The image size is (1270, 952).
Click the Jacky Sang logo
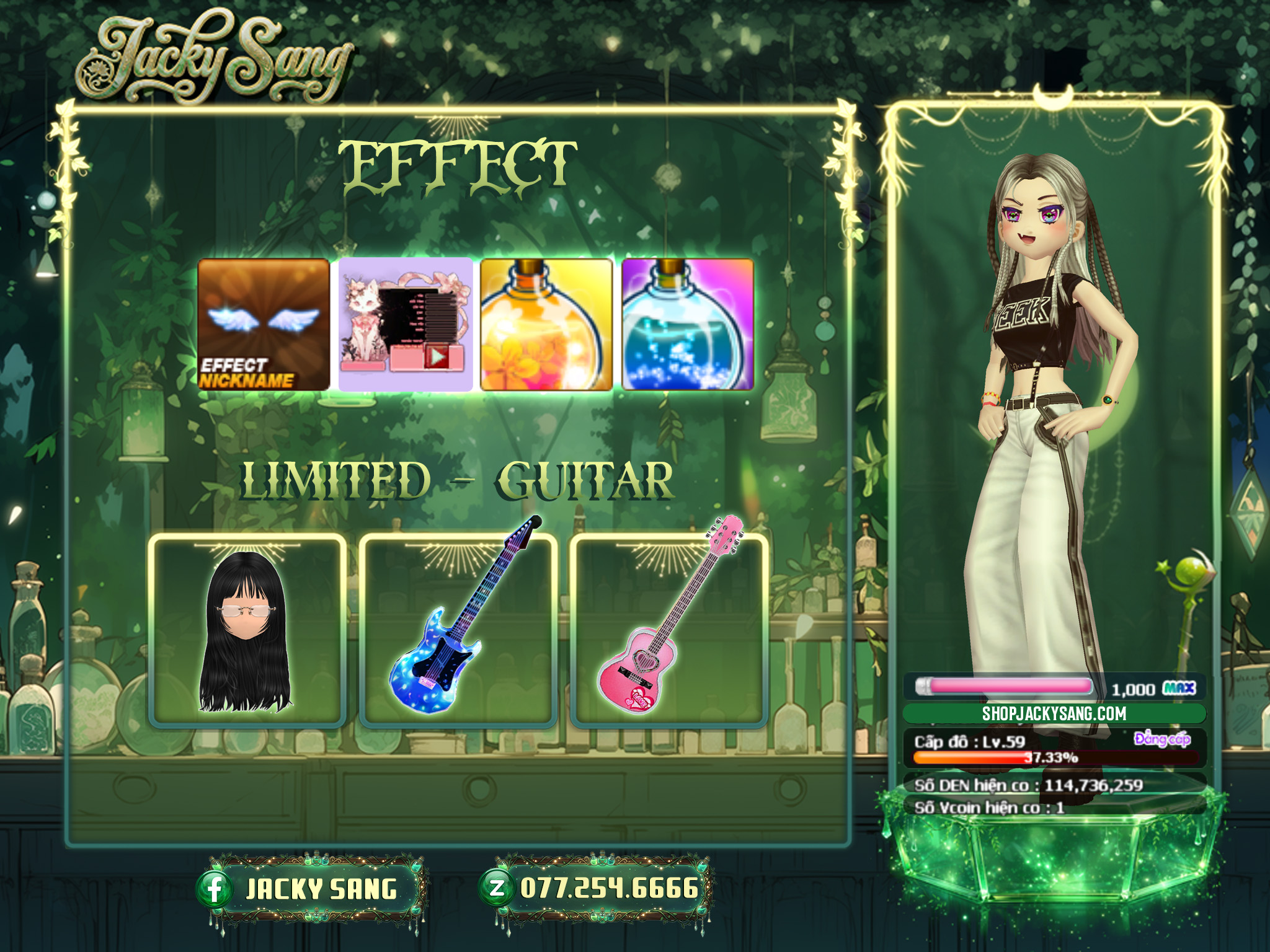pos(214,60)
